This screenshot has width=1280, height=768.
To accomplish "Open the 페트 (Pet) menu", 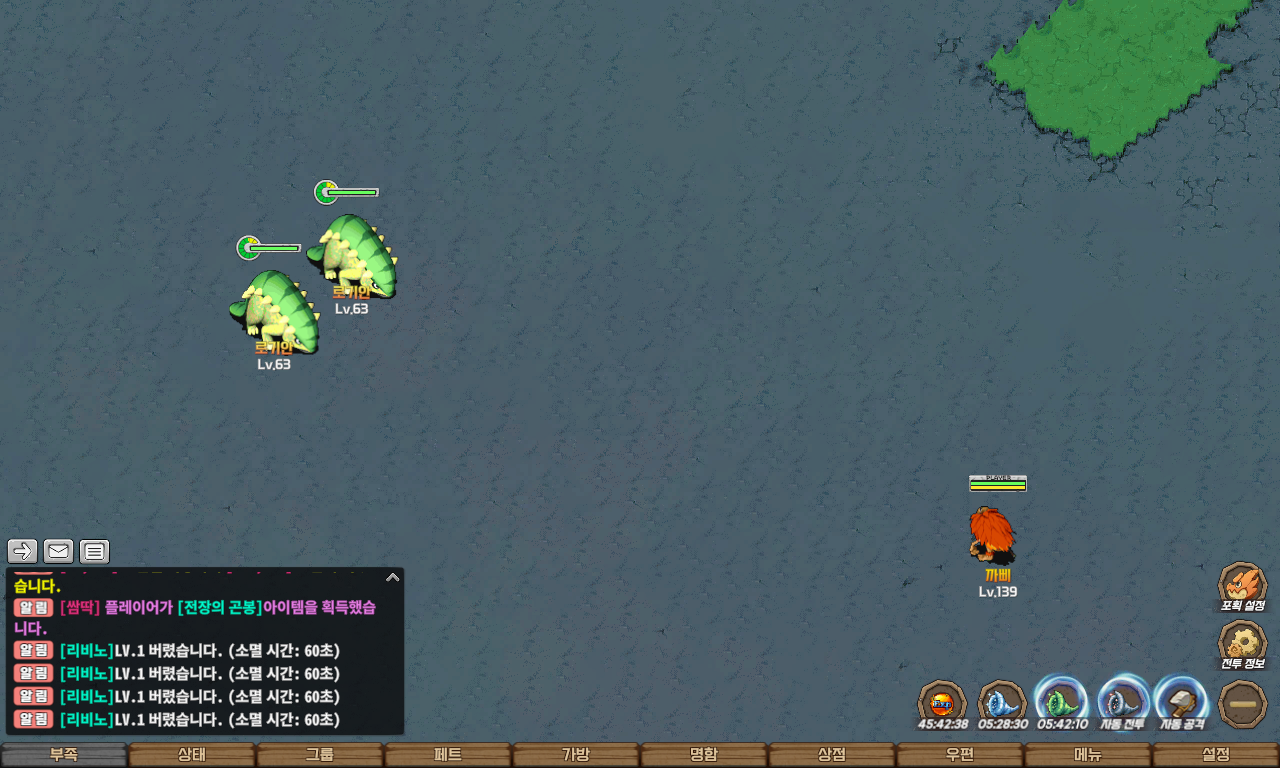I will [448, 755].
